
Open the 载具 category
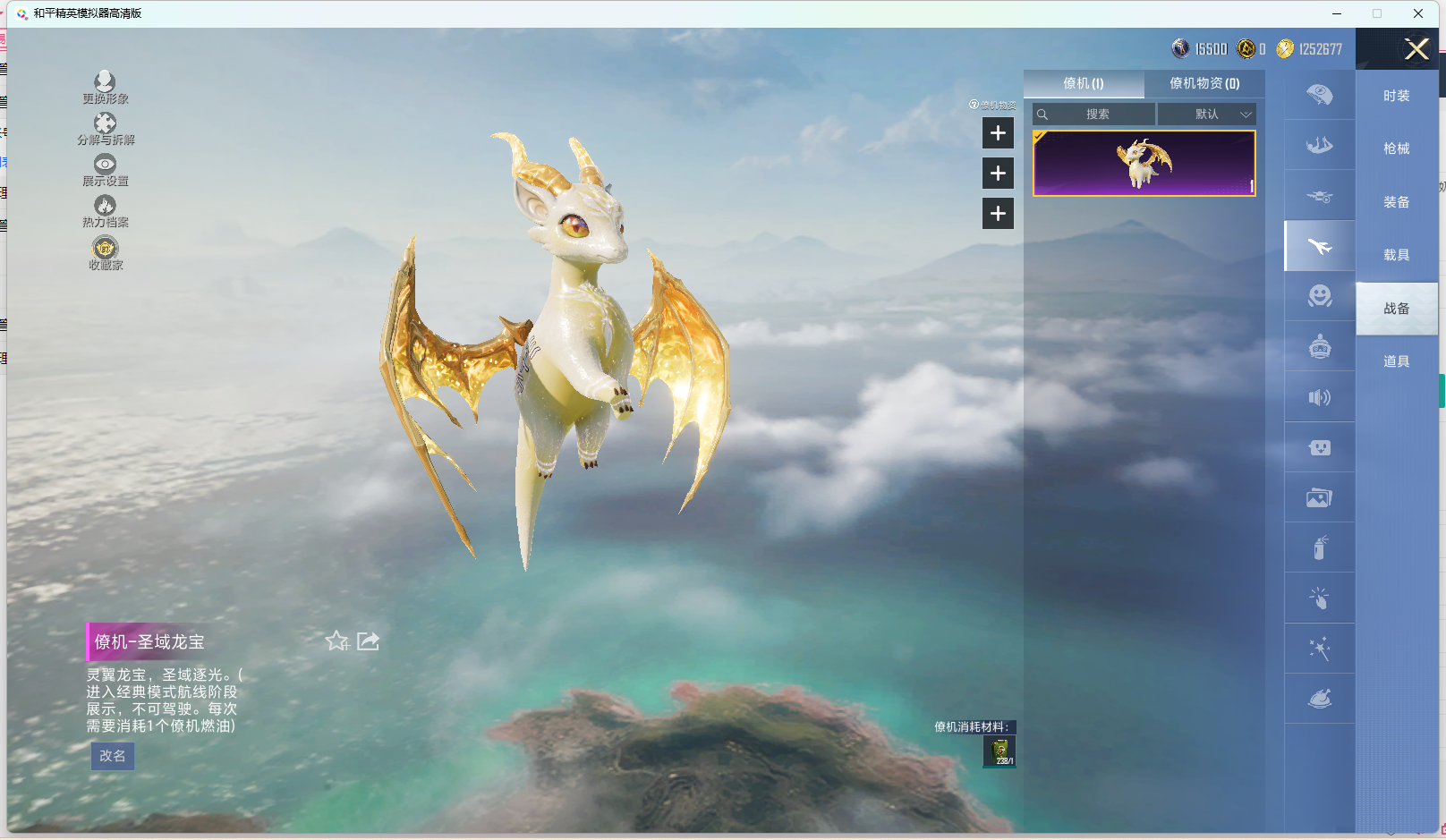[x=1396, y=255]
